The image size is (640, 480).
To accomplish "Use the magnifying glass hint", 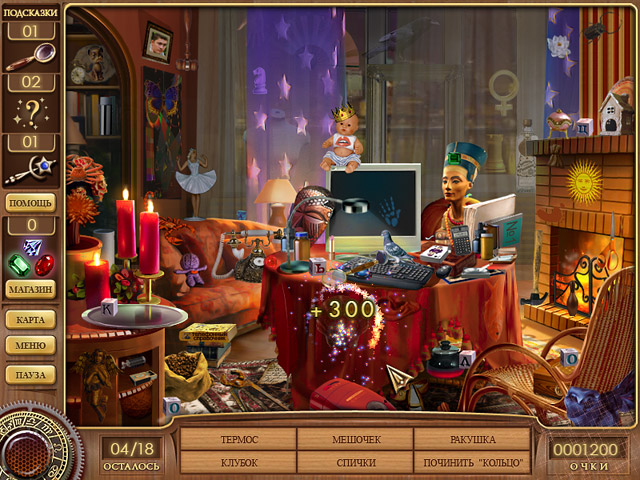I will (x=32, y=59).
